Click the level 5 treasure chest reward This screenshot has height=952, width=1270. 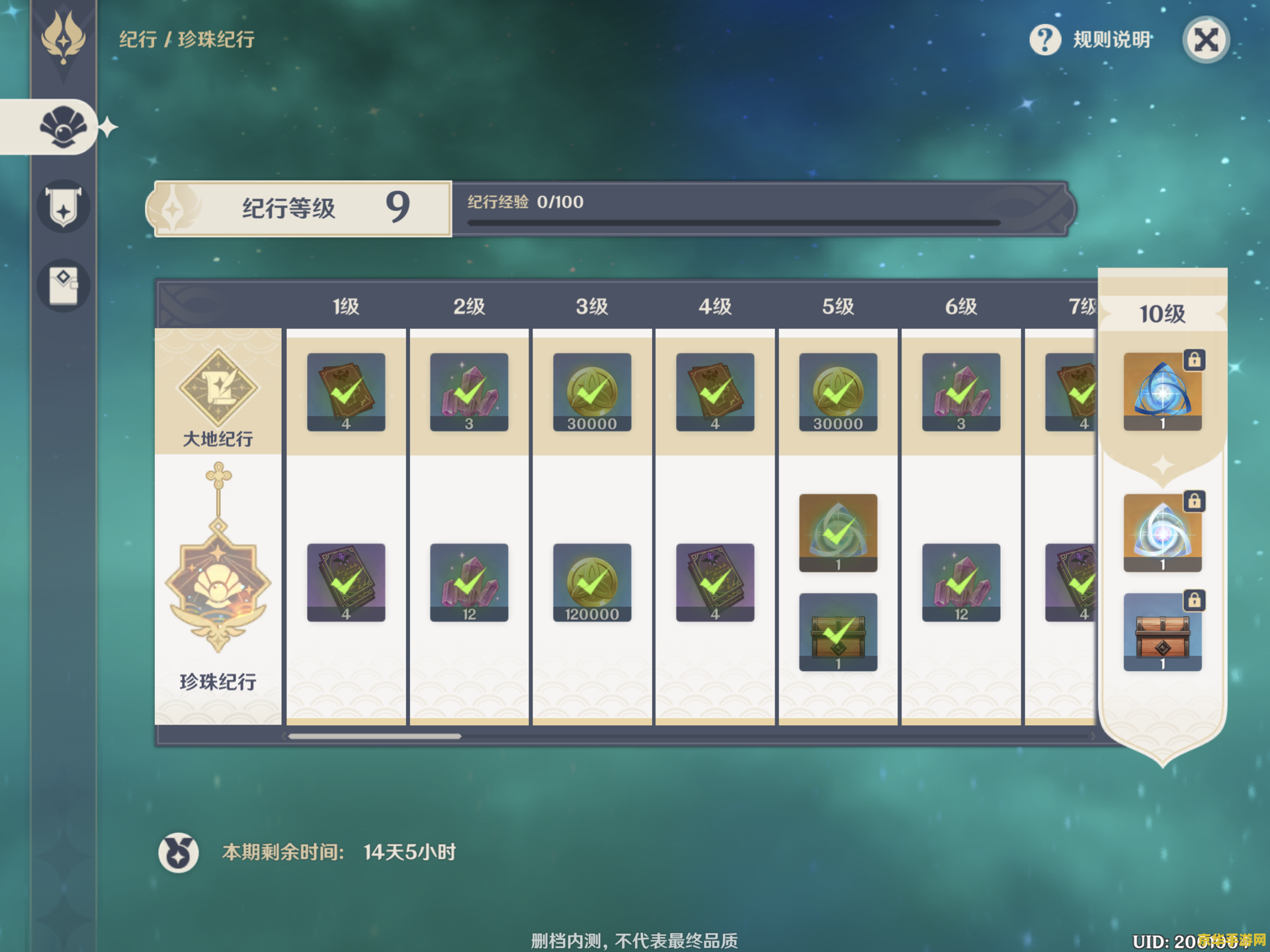(x=837, y=632)
